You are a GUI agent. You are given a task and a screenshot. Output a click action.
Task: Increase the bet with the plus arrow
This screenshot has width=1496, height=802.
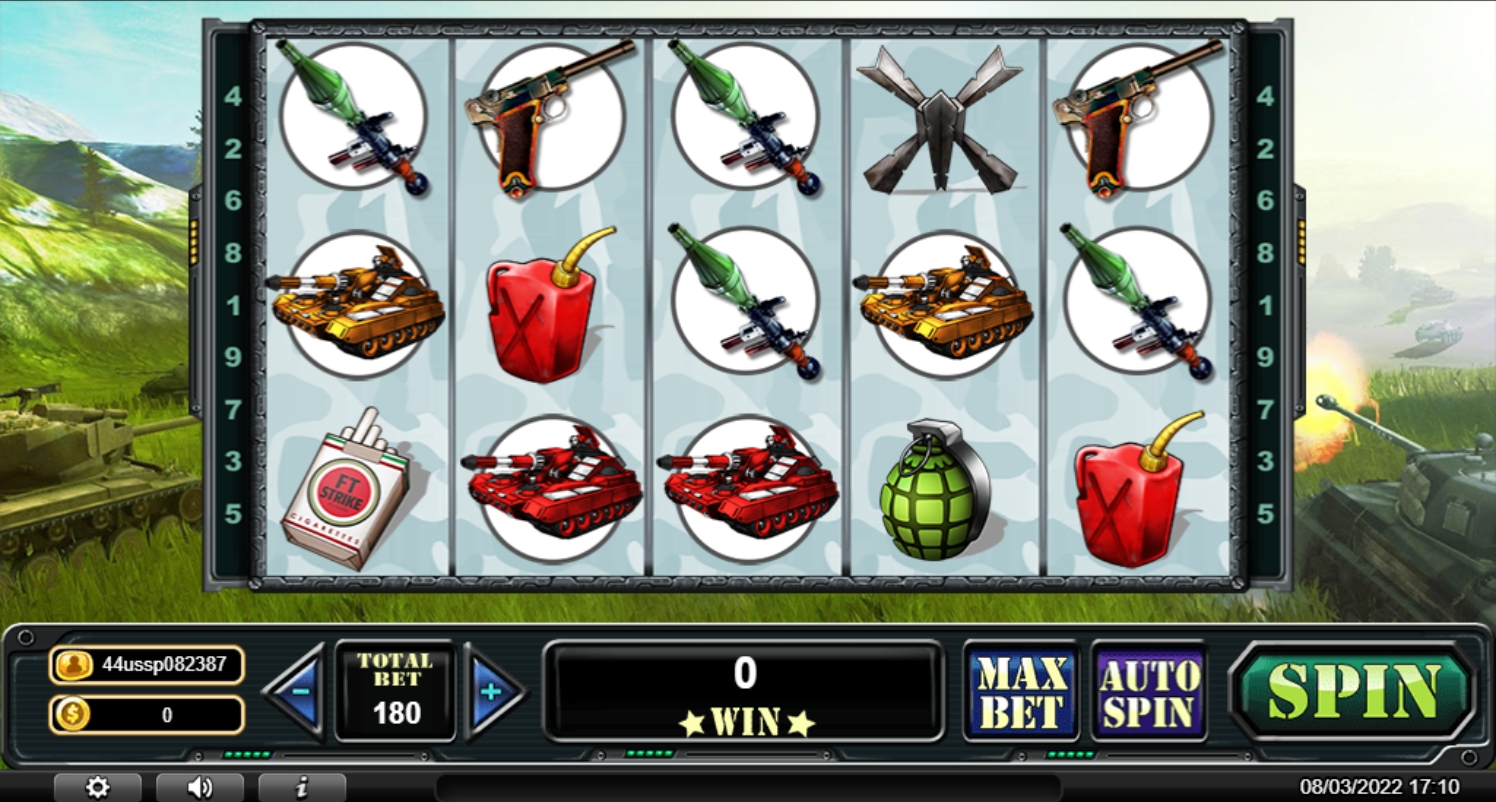coord(494,690)
